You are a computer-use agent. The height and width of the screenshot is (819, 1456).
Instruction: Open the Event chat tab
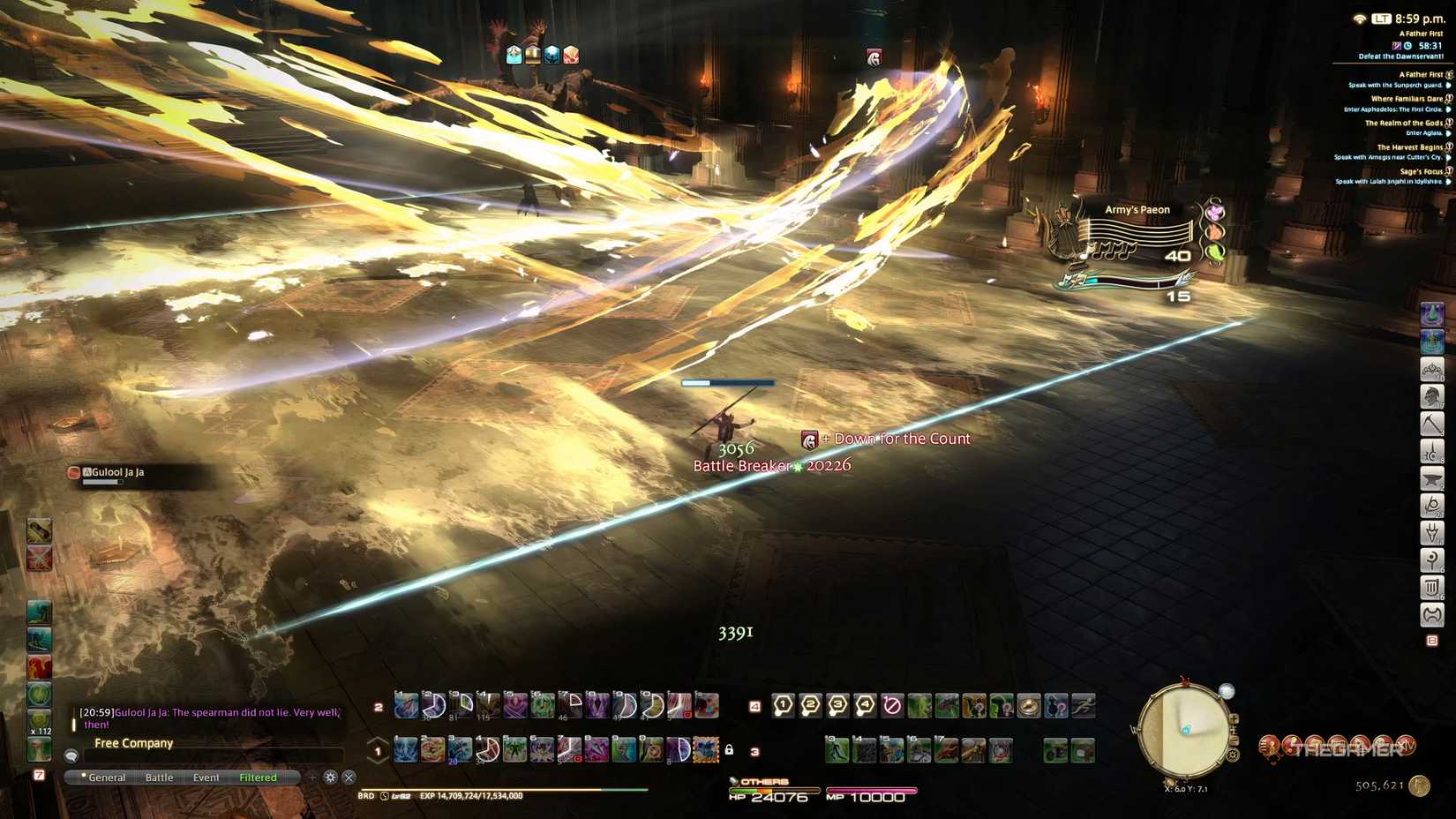pos(206,777)
